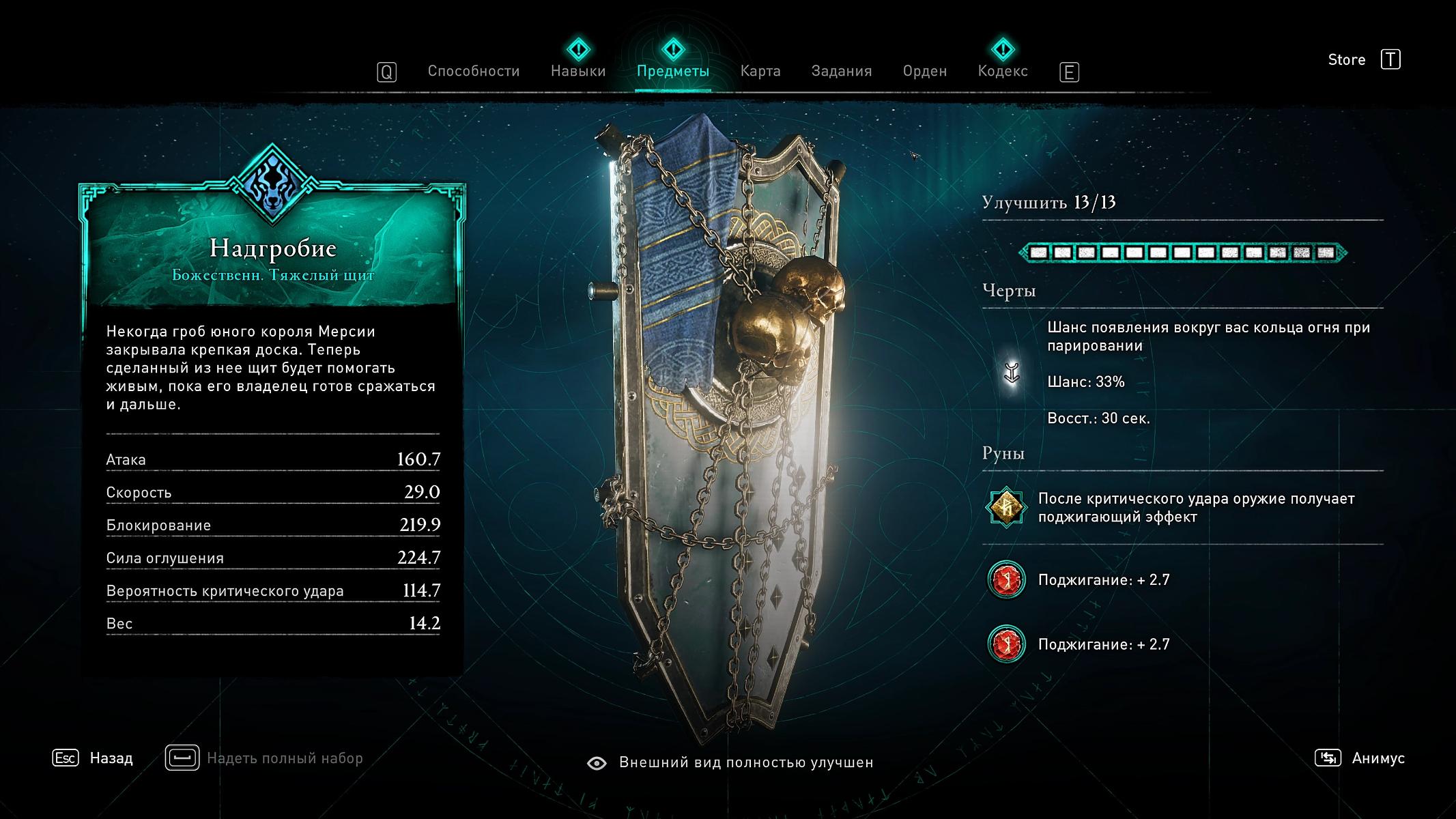Select the Предметы tab

coord(672,71)
